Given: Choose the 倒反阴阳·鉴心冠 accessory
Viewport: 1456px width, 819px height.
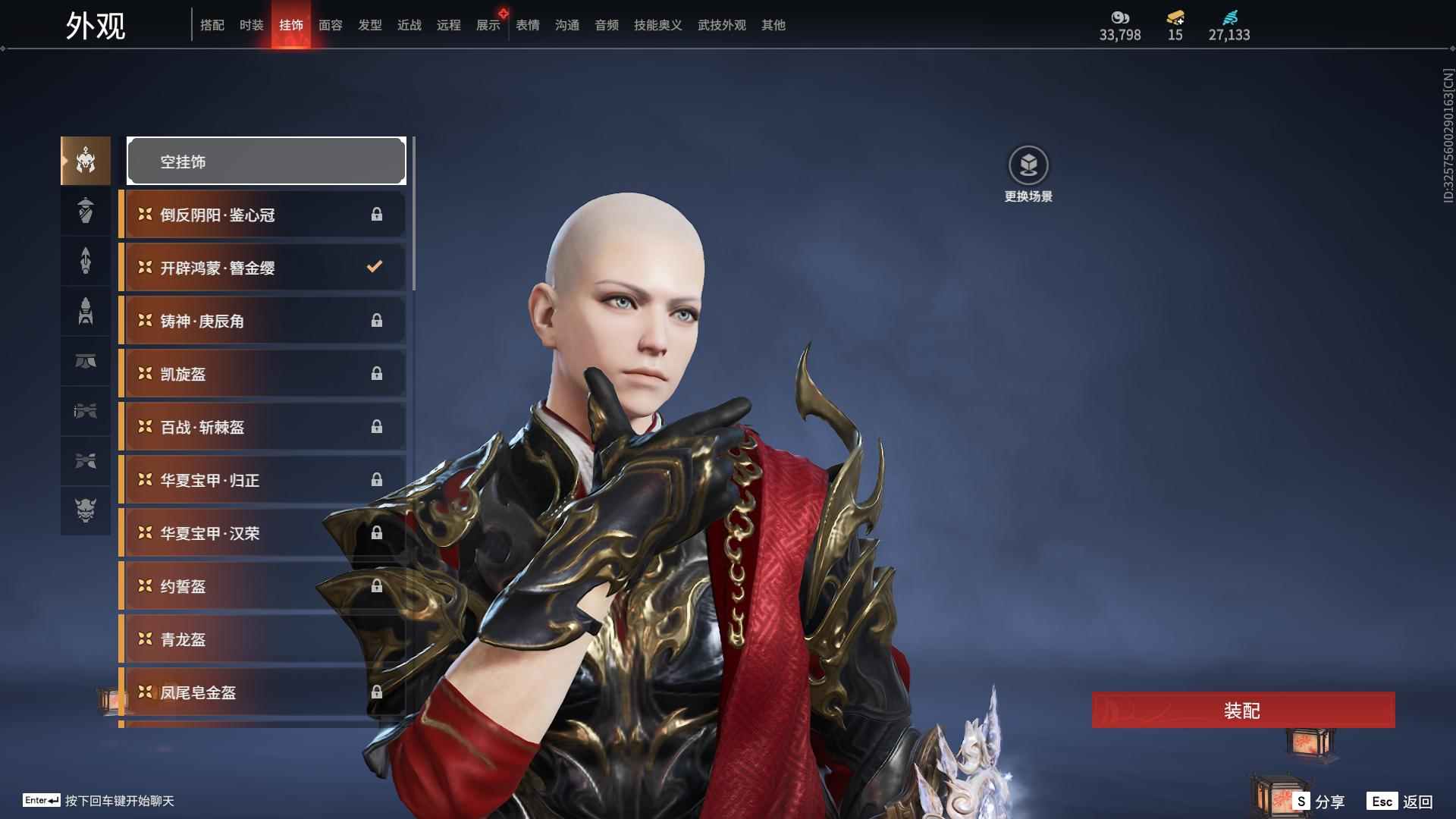Looking at the screenshot, I should (x=262, y=215).
